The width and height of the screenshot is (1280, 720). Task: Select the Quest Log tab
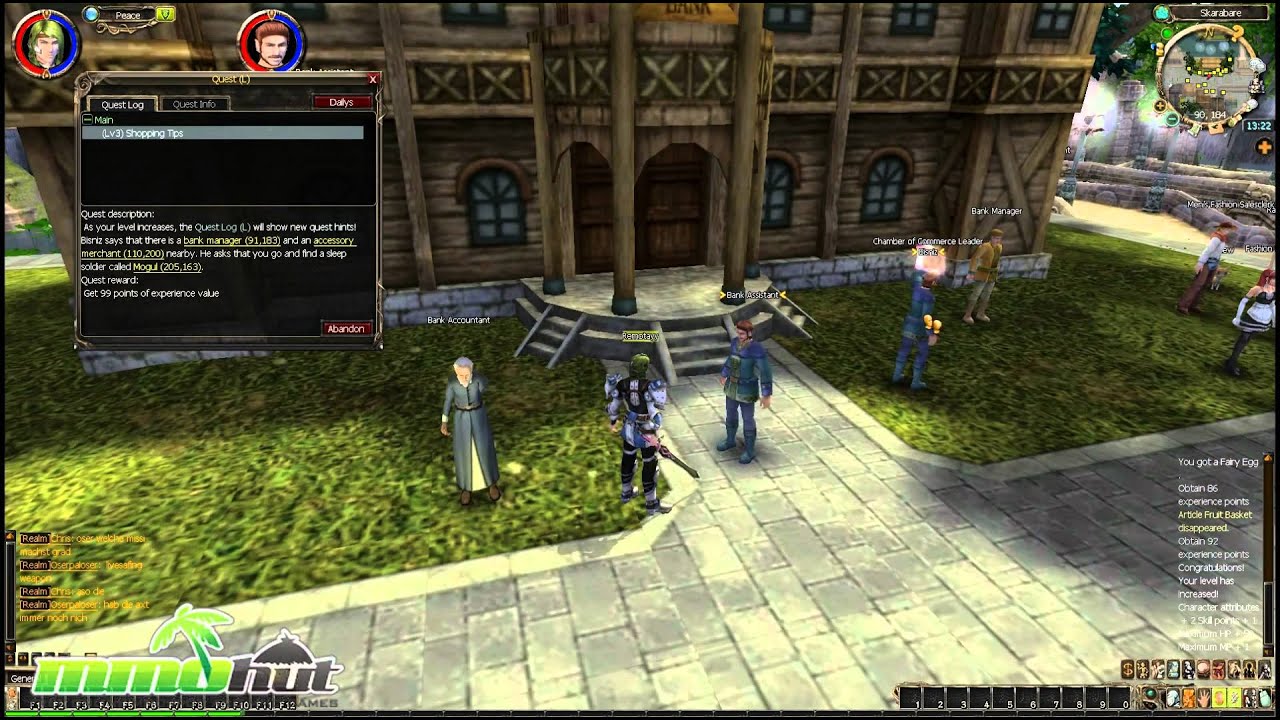[x=122, y=104]
